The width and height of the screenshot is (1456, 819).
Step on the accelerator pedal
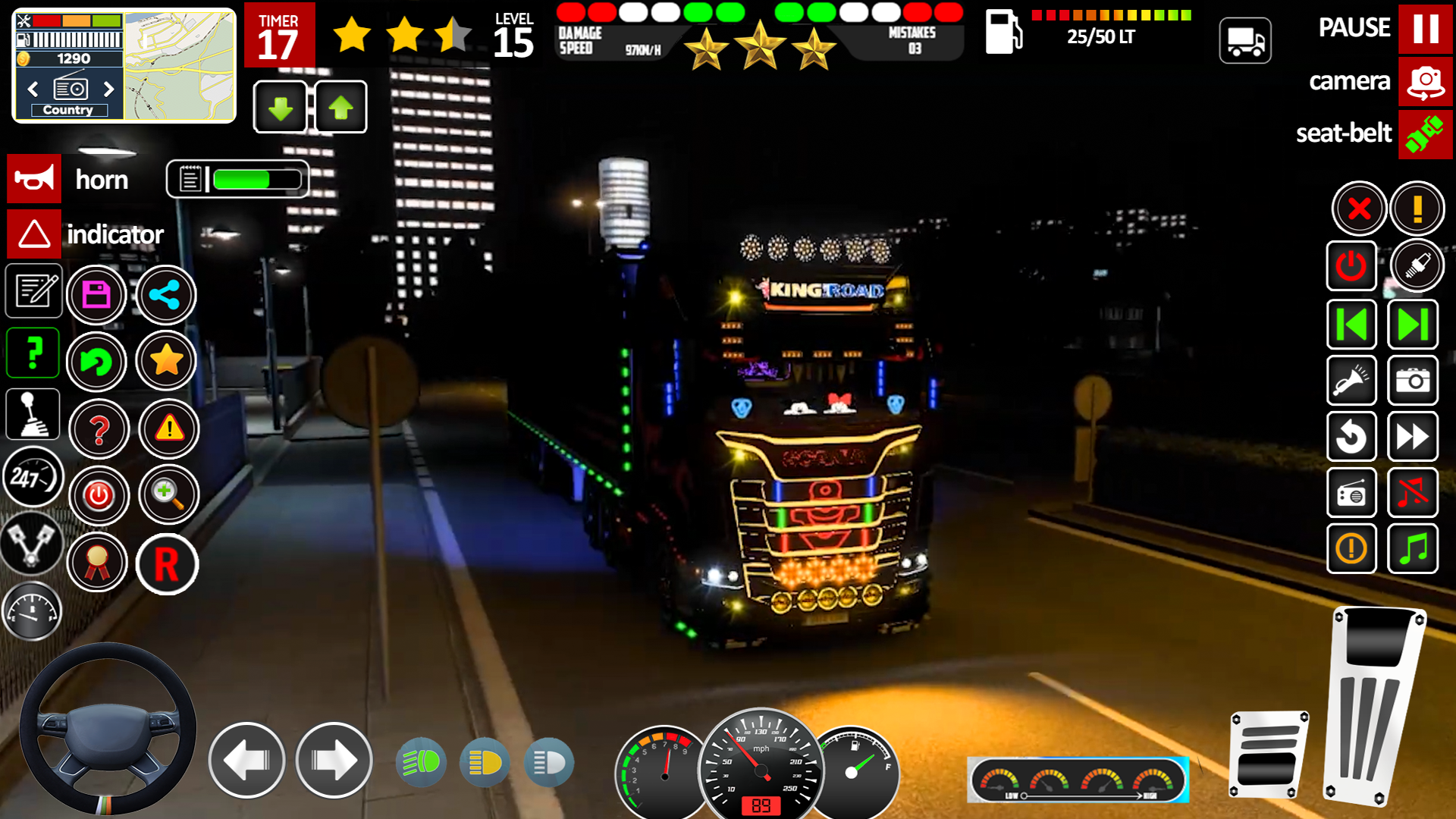1373,705
